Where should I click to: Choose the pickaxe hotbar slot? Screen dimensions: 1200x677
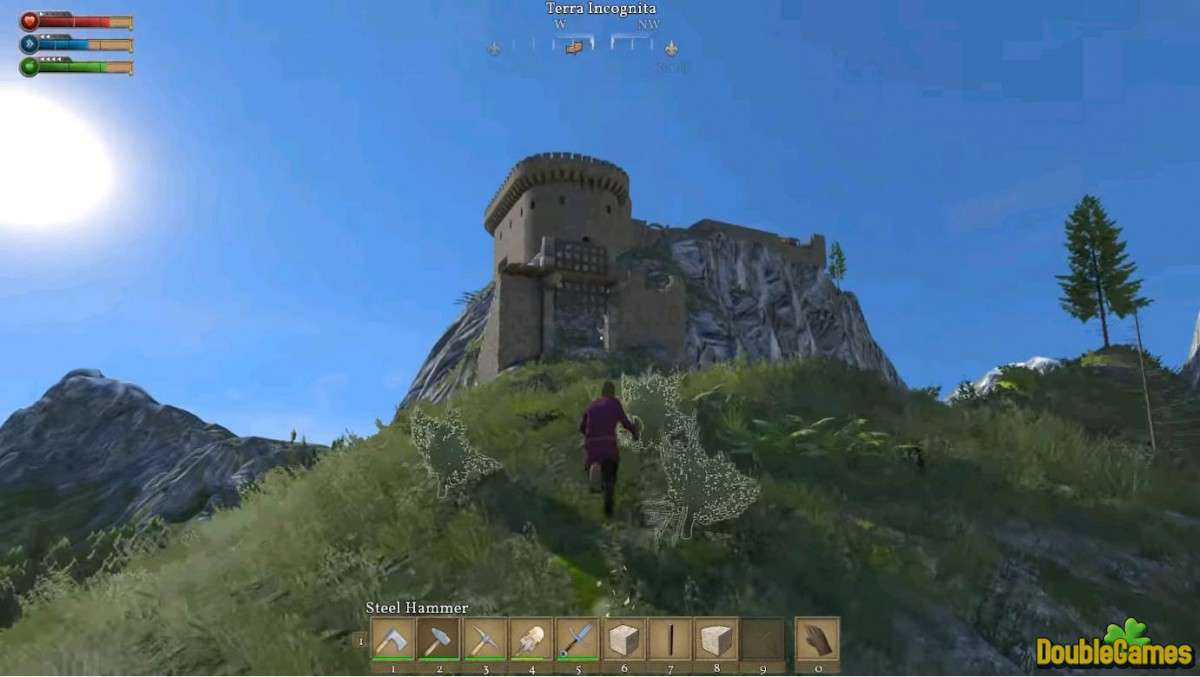pos(484,639)
